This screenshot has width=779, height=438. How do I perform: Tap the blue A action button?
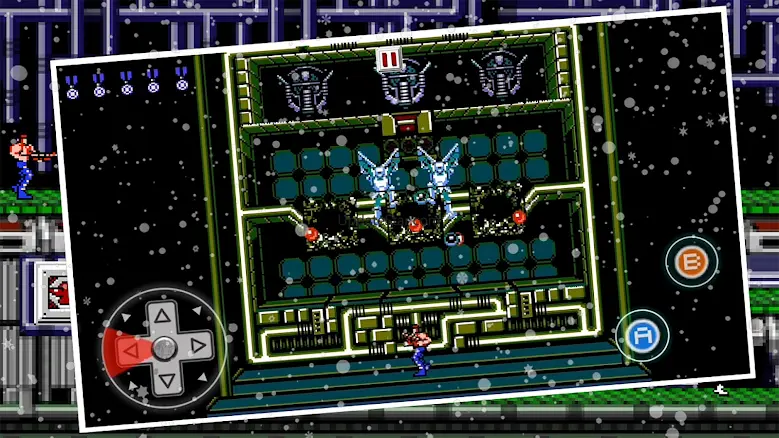(x=640, y=336)
